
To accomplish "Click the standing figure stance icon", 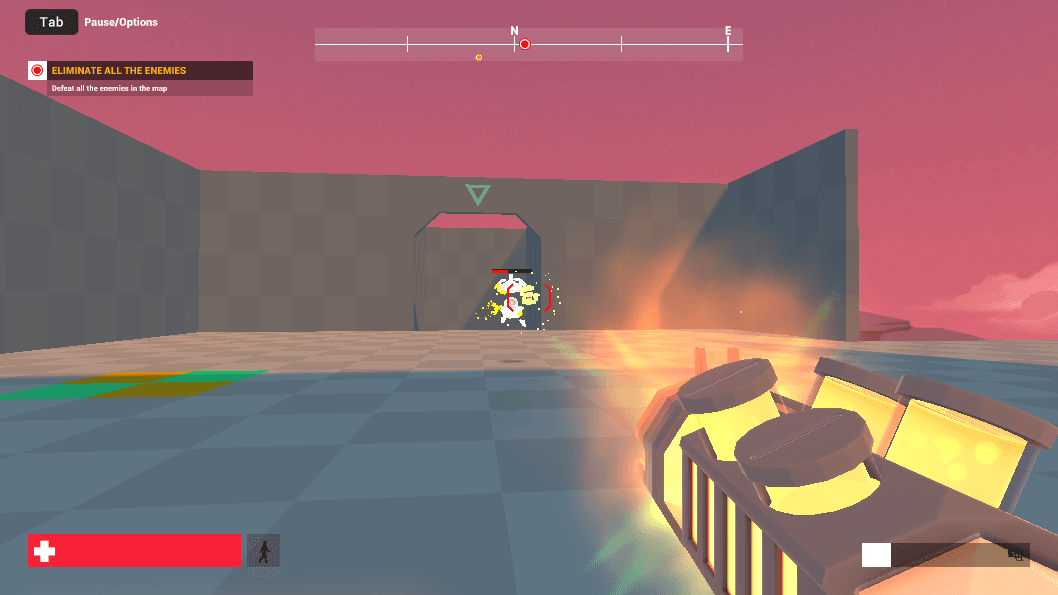I will (263, 551).
